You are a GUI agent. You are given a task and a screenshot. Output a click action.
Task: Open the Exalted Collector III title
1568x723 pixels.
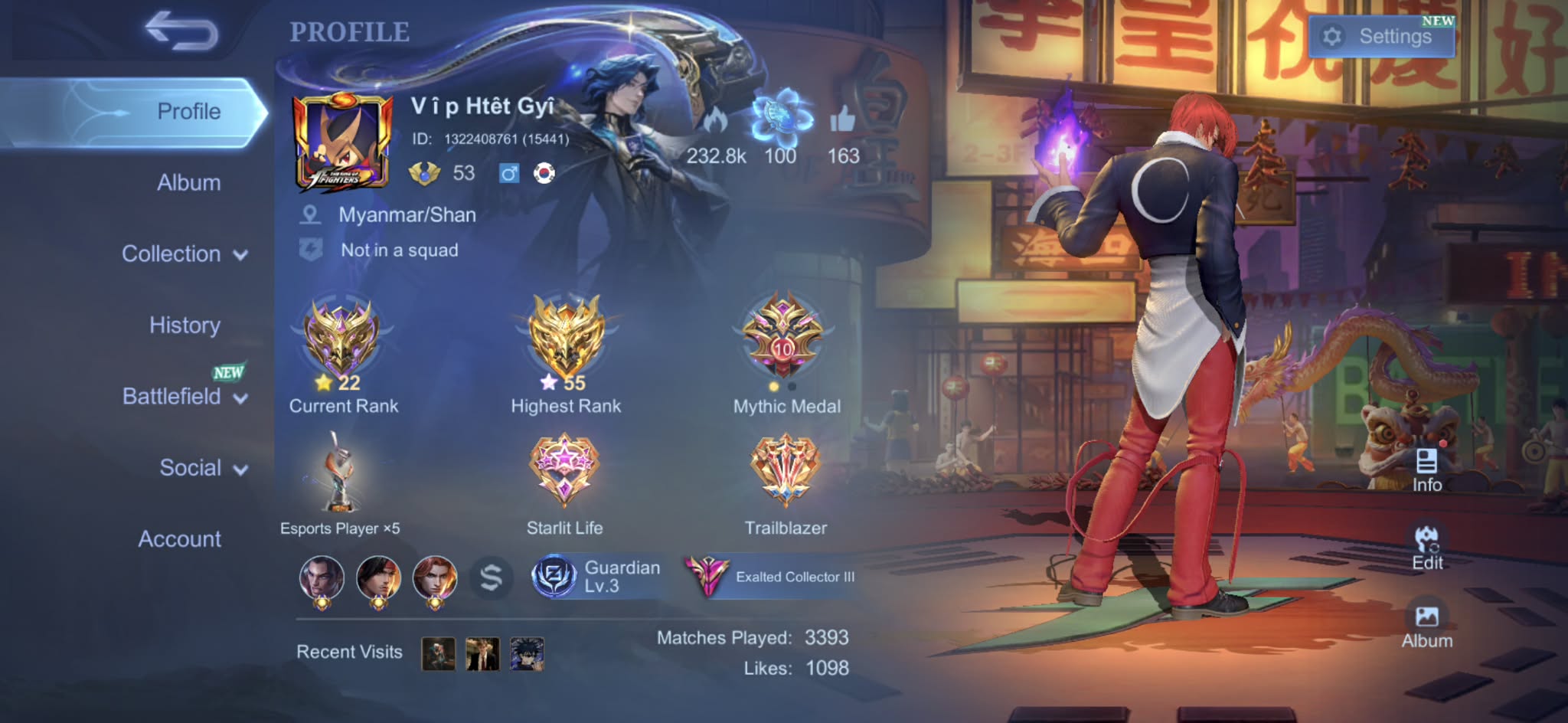[772, 577]
